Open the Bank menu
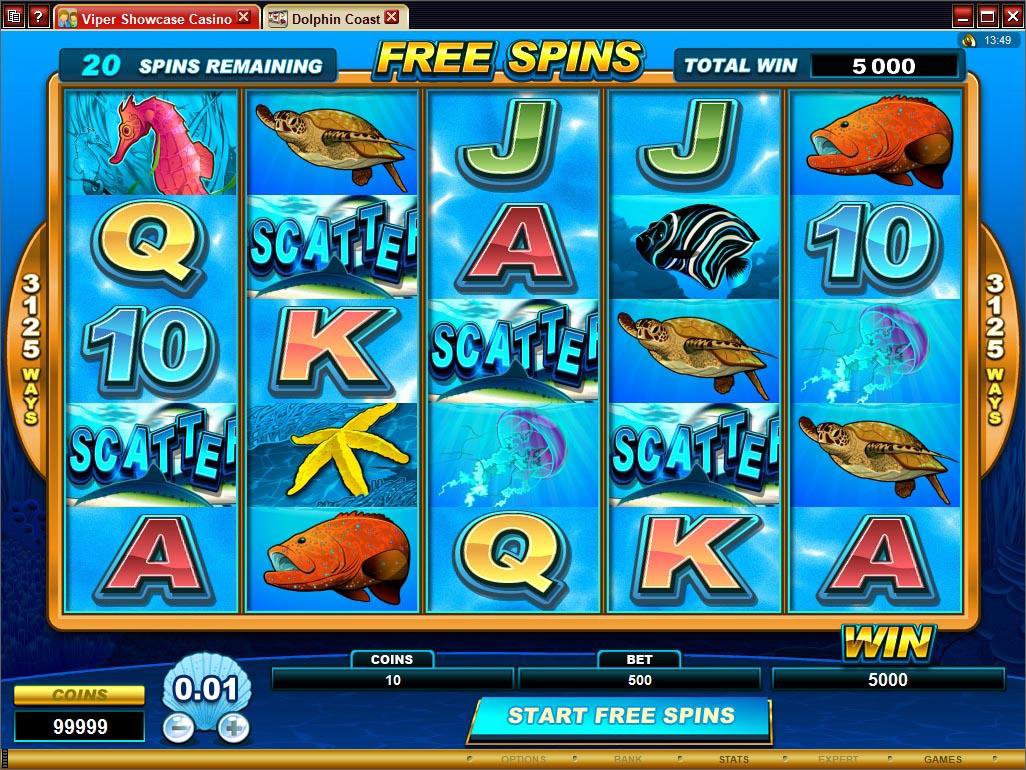Image resolution: width=1026 pixels, height=770 pixels. (x=628, y=760)
